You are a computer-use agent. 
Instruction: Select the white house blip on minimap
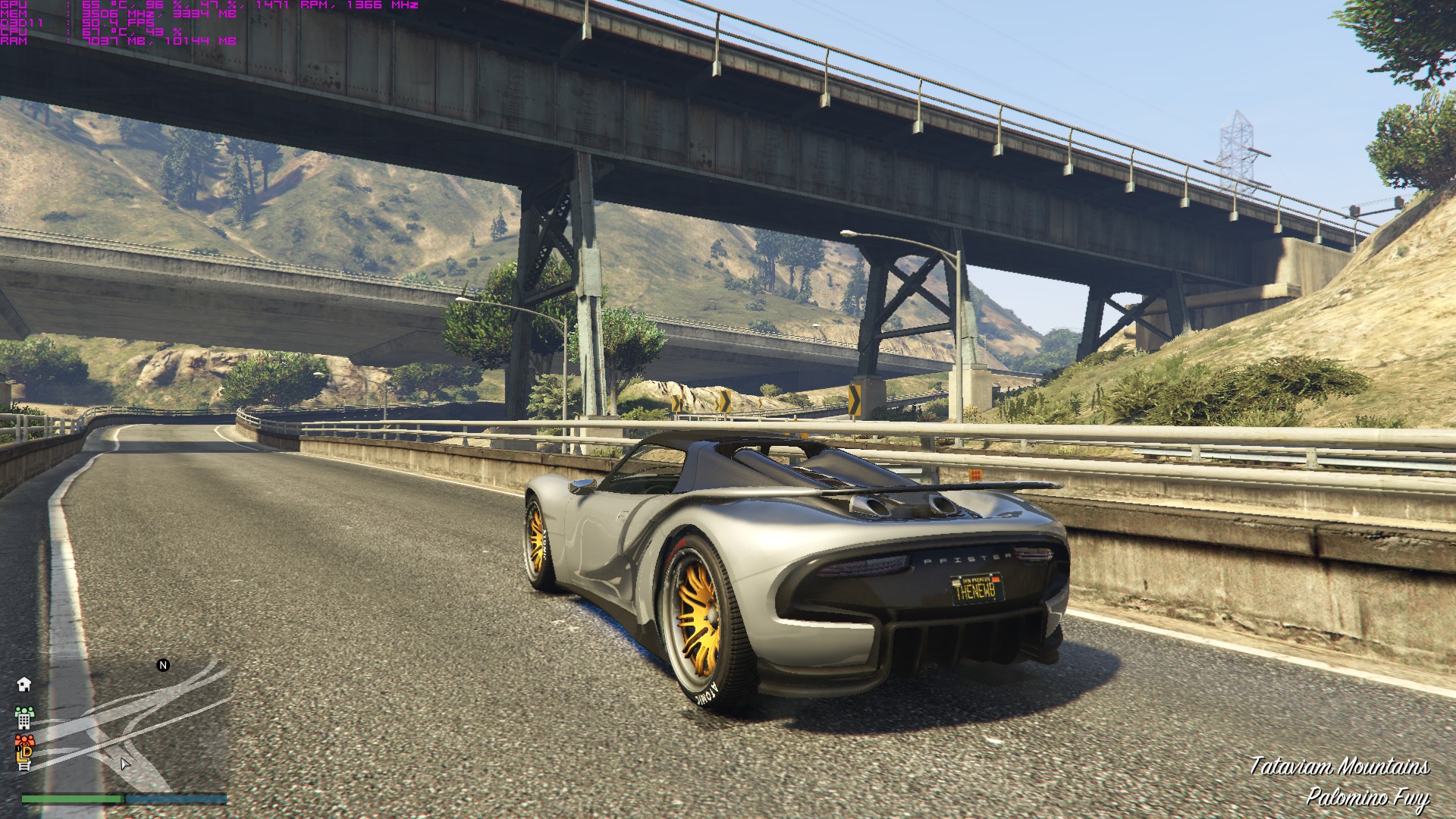[24, 684]
